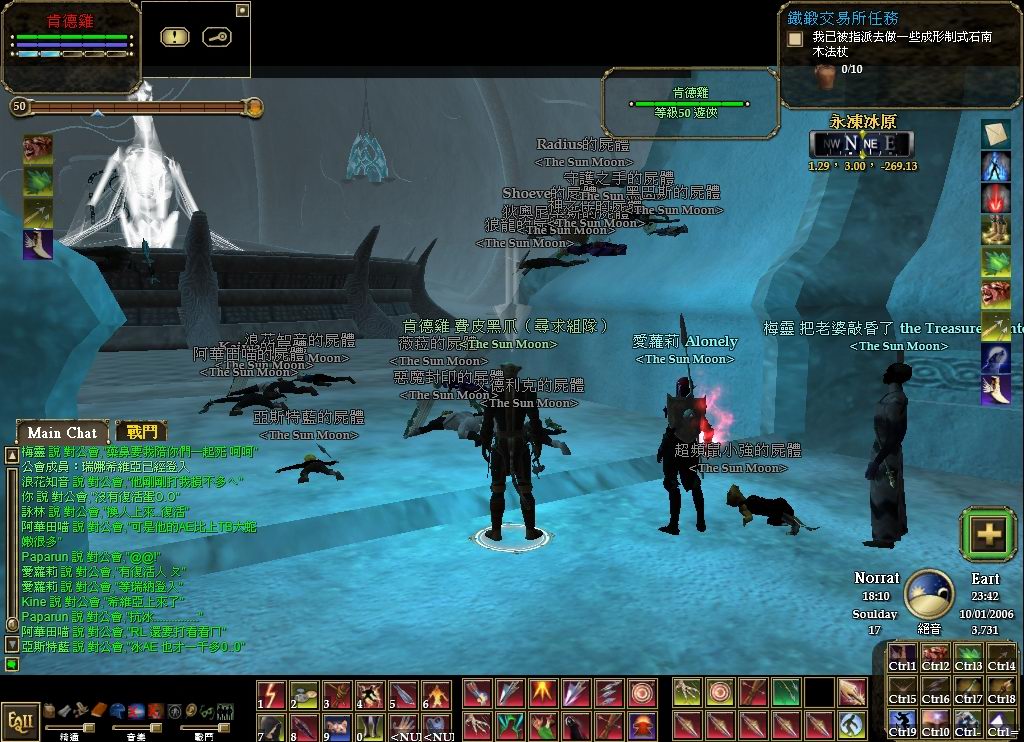Click the compass direction bar
The width and height of the screenshot is (1024, 742).
pos(863,144)
